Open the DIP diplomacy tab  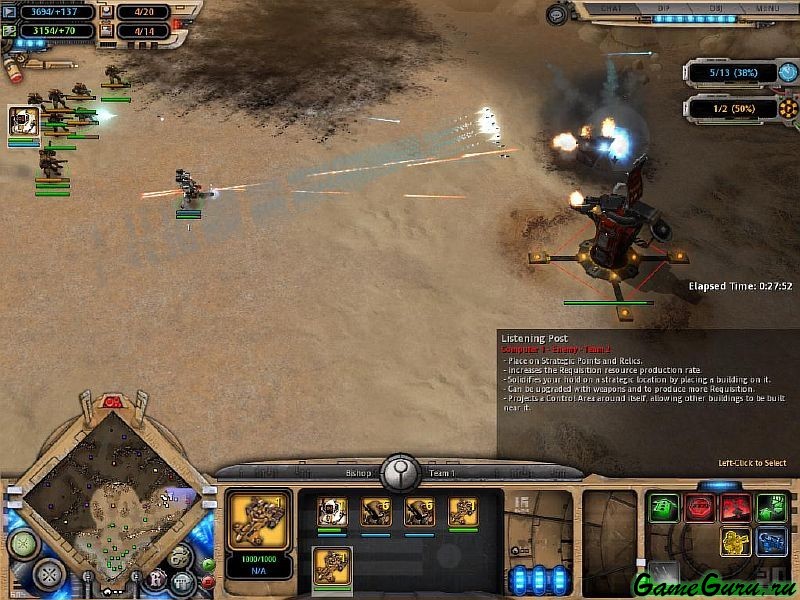665,9
